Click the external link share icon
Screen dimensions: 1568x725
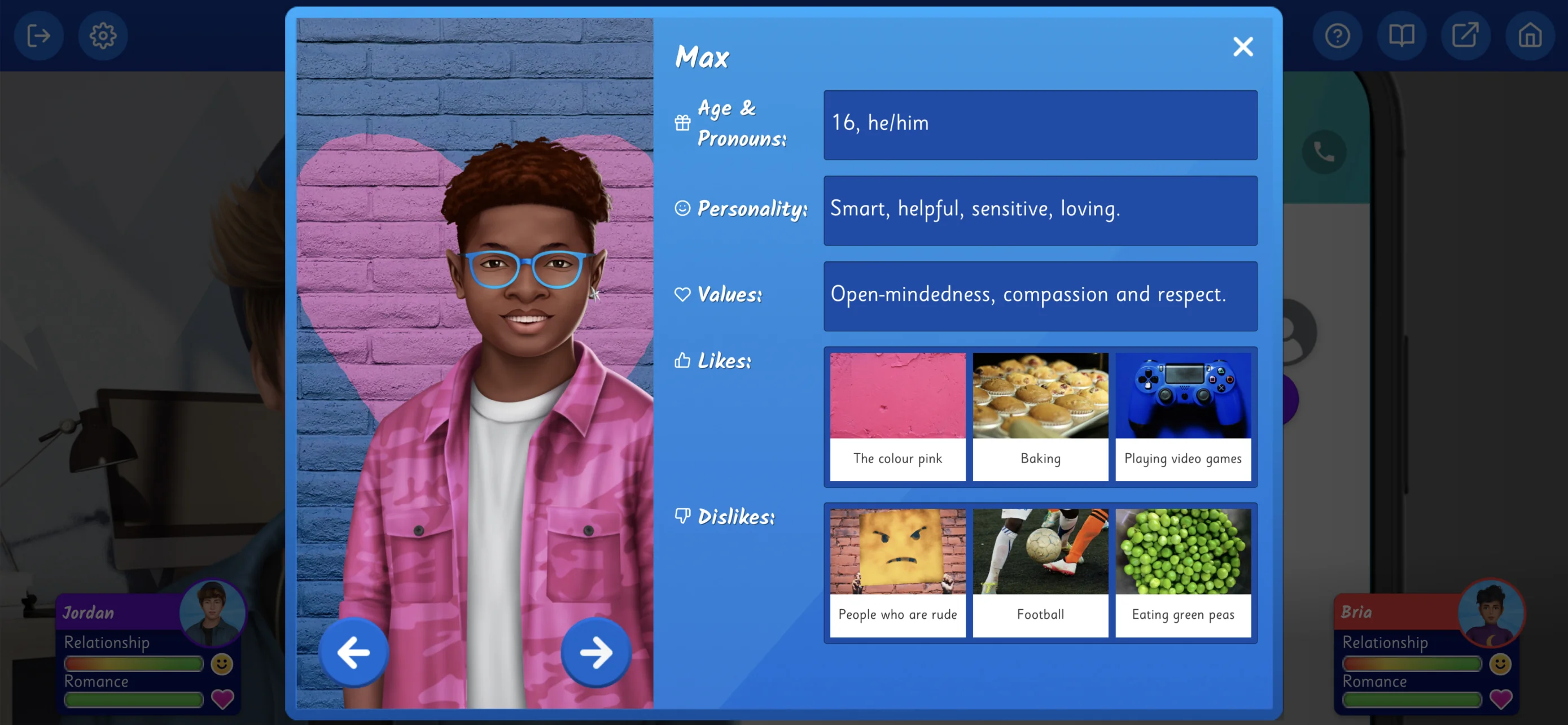click(x=1466, y=36)
